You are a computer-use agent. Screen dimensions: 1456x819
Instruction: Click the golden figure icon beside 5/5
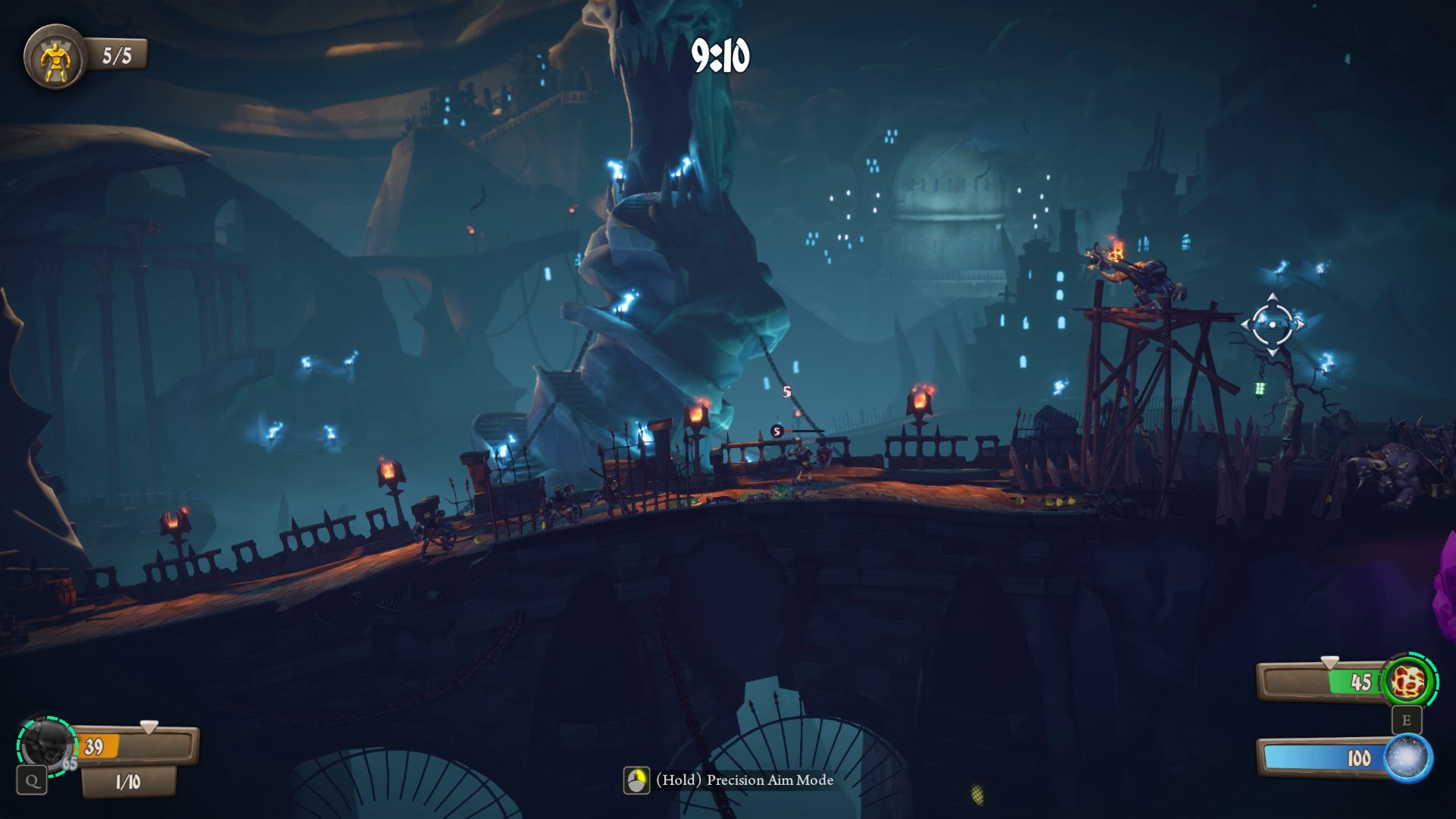pos(55,58)
